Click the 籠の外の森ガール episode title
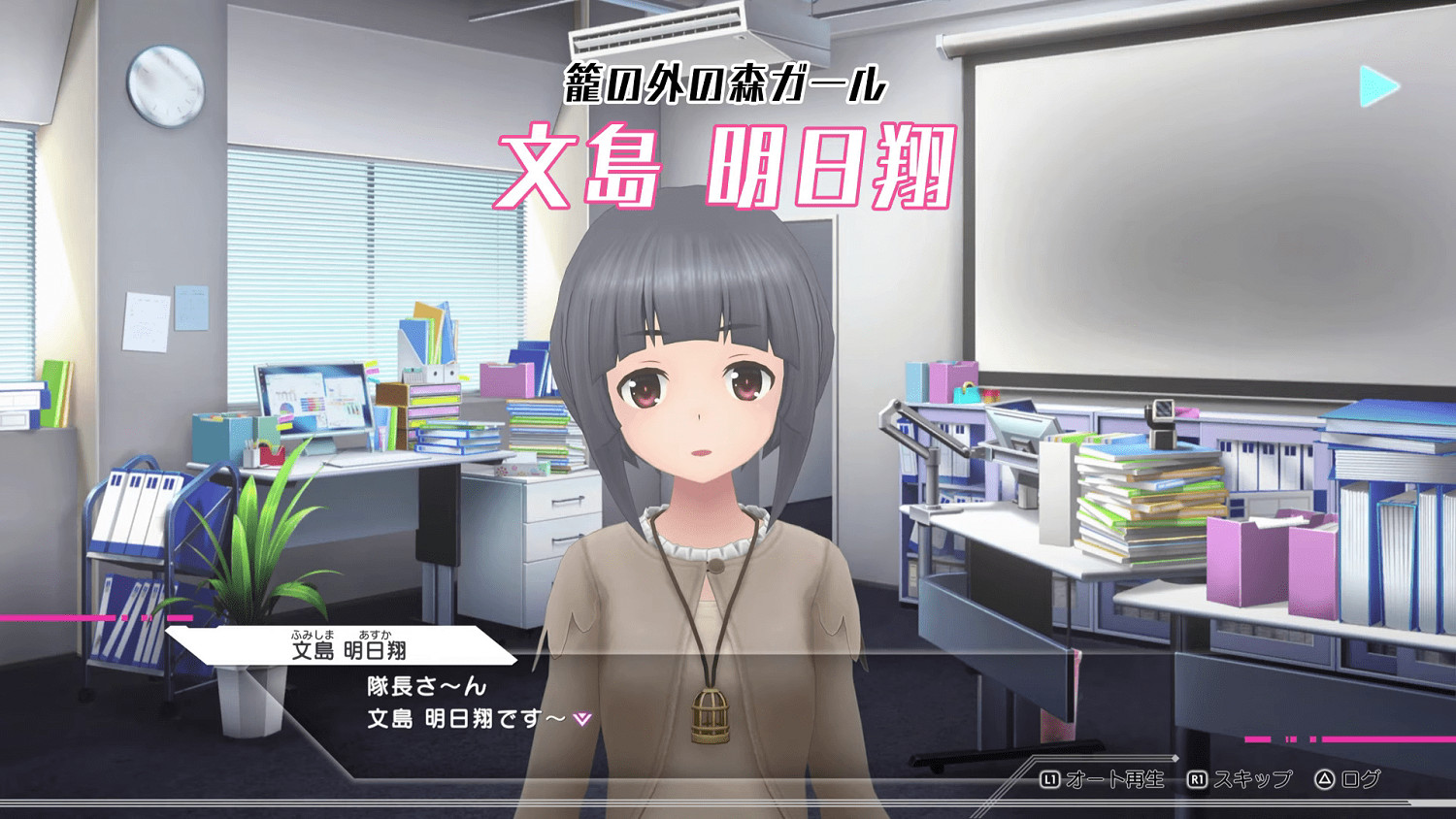 (x=726, y=82)
